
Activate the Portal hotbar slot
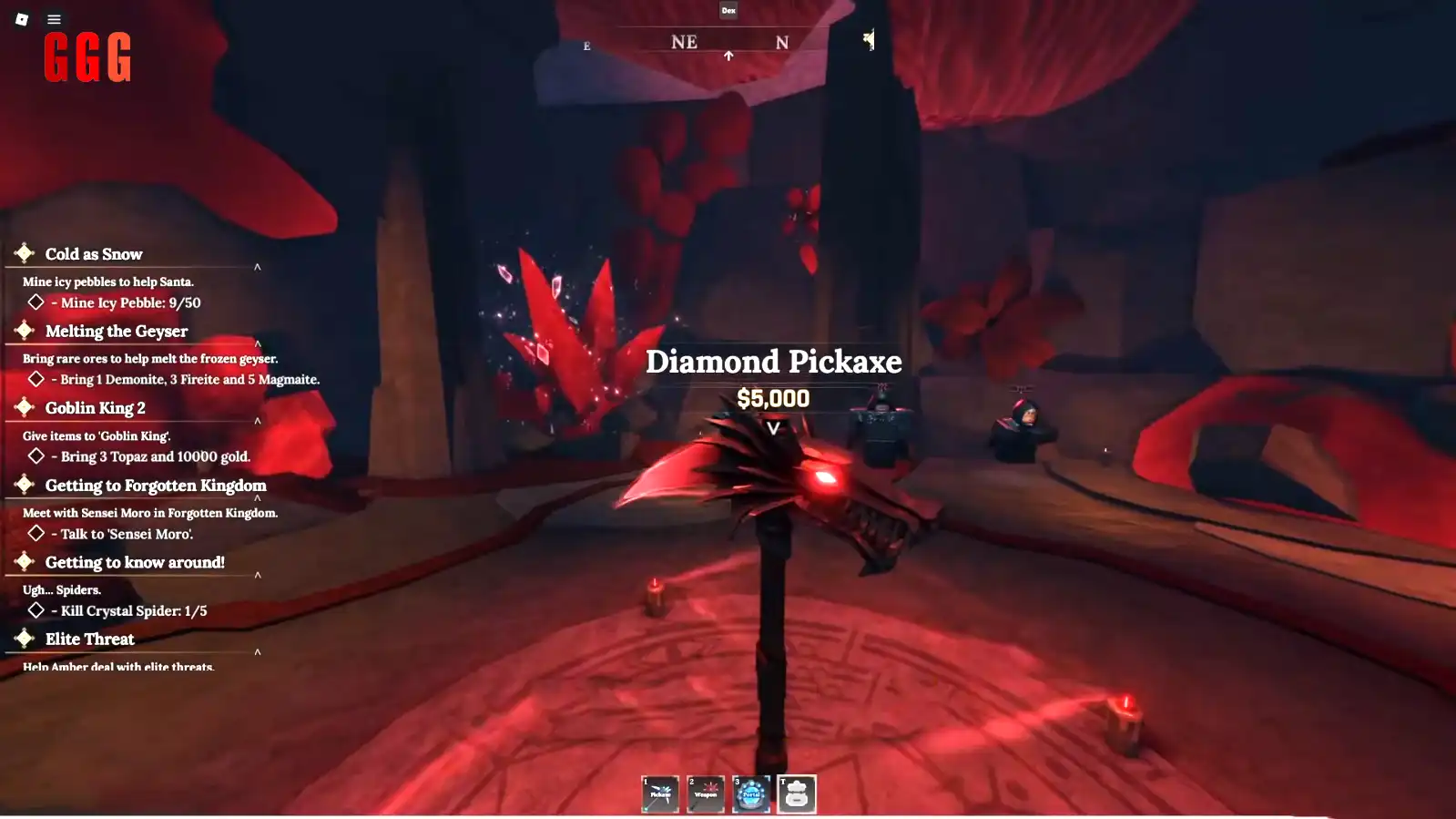(x=751, y=793)
